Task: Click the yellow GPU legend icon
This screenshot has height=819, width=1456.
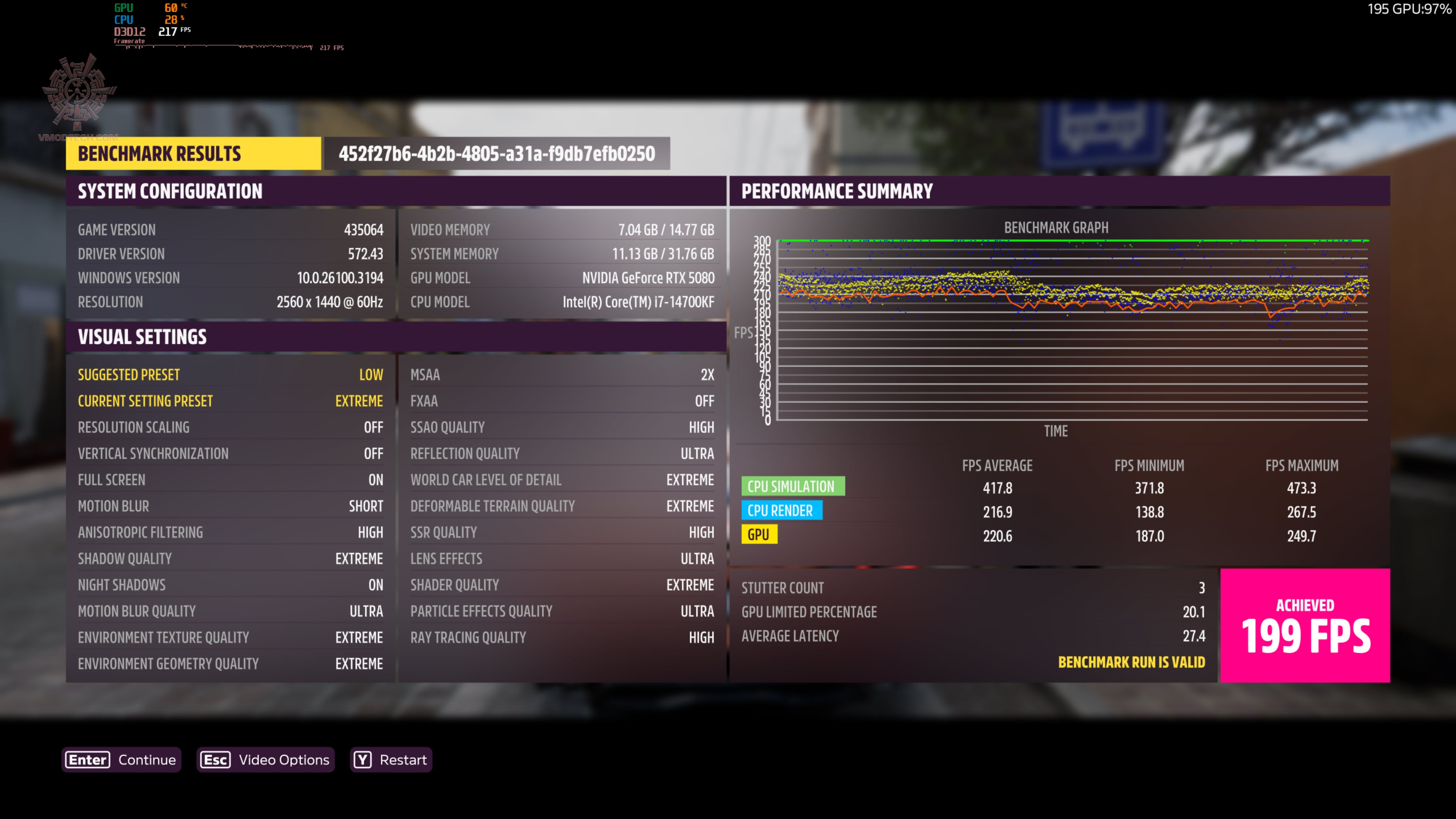Action: (x=759, y=533)
